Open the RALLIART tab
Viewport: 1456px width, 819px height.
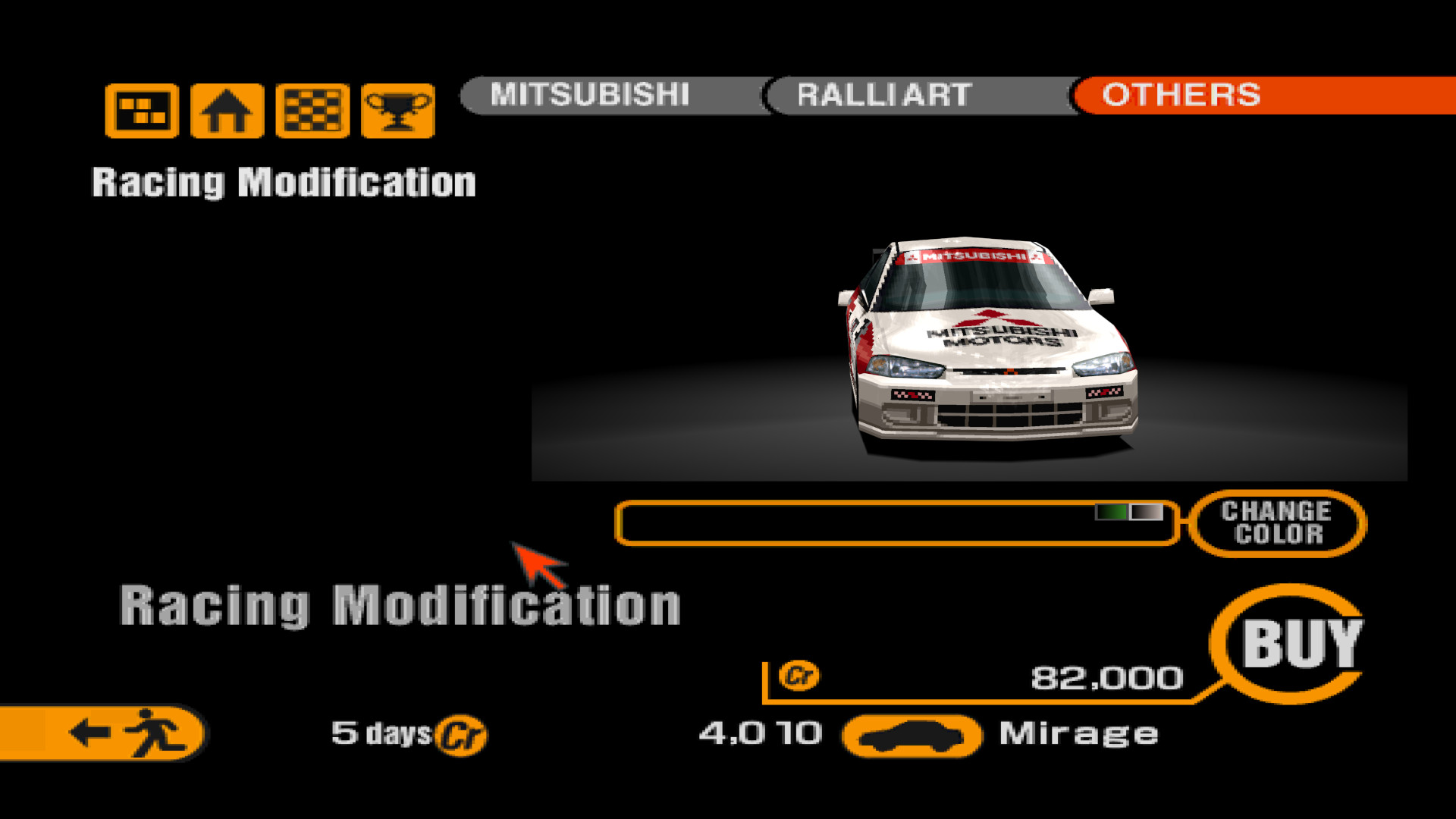click(884, 95)
